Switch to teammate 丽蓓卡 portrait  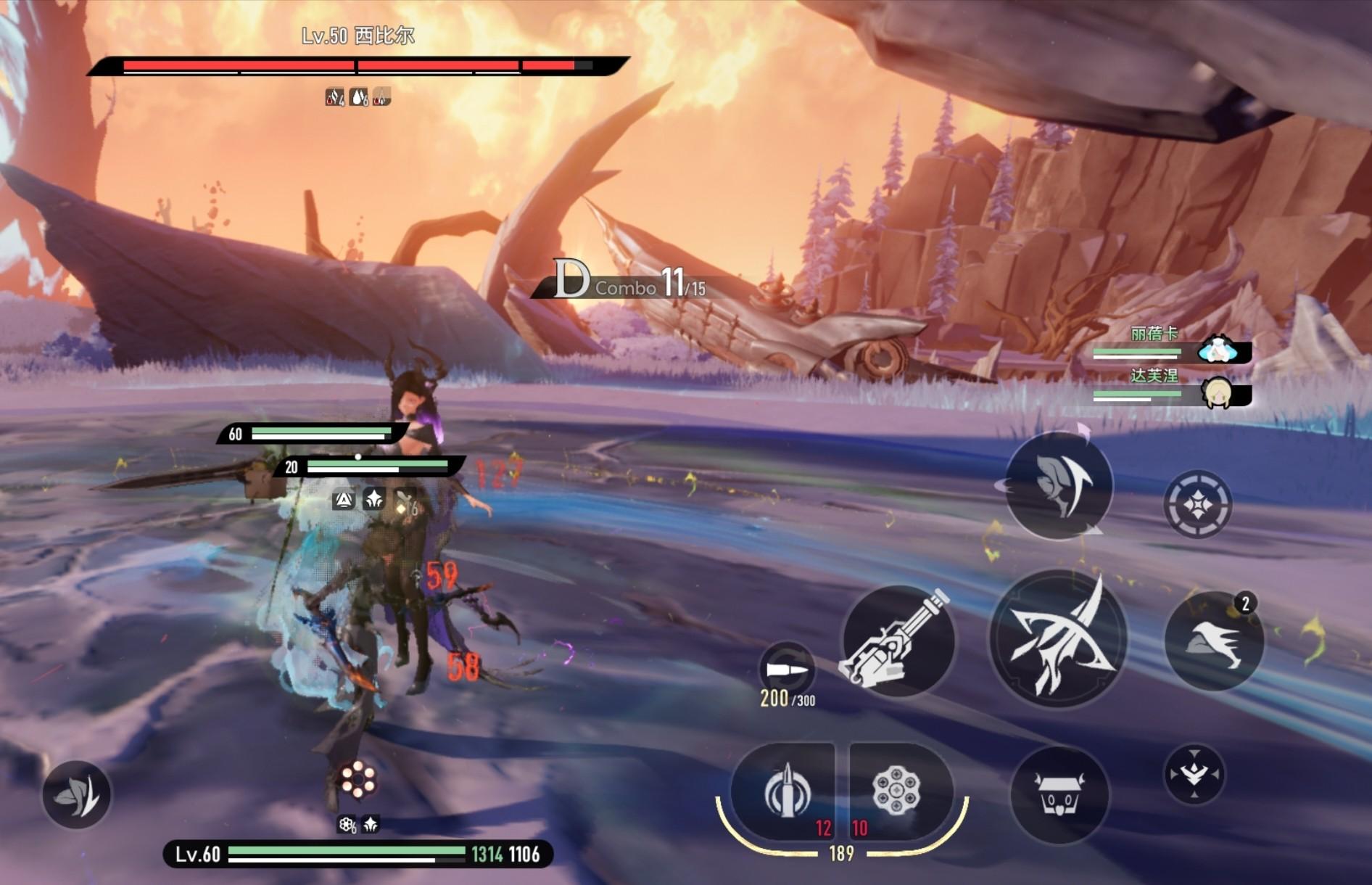click(1218, 350)
